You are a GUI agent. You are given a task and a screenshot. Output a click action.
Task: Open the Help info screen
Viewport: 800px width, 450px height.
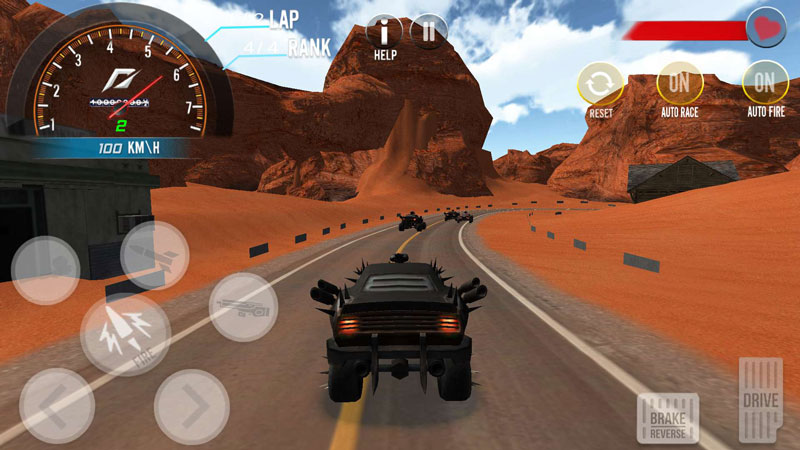386,33
